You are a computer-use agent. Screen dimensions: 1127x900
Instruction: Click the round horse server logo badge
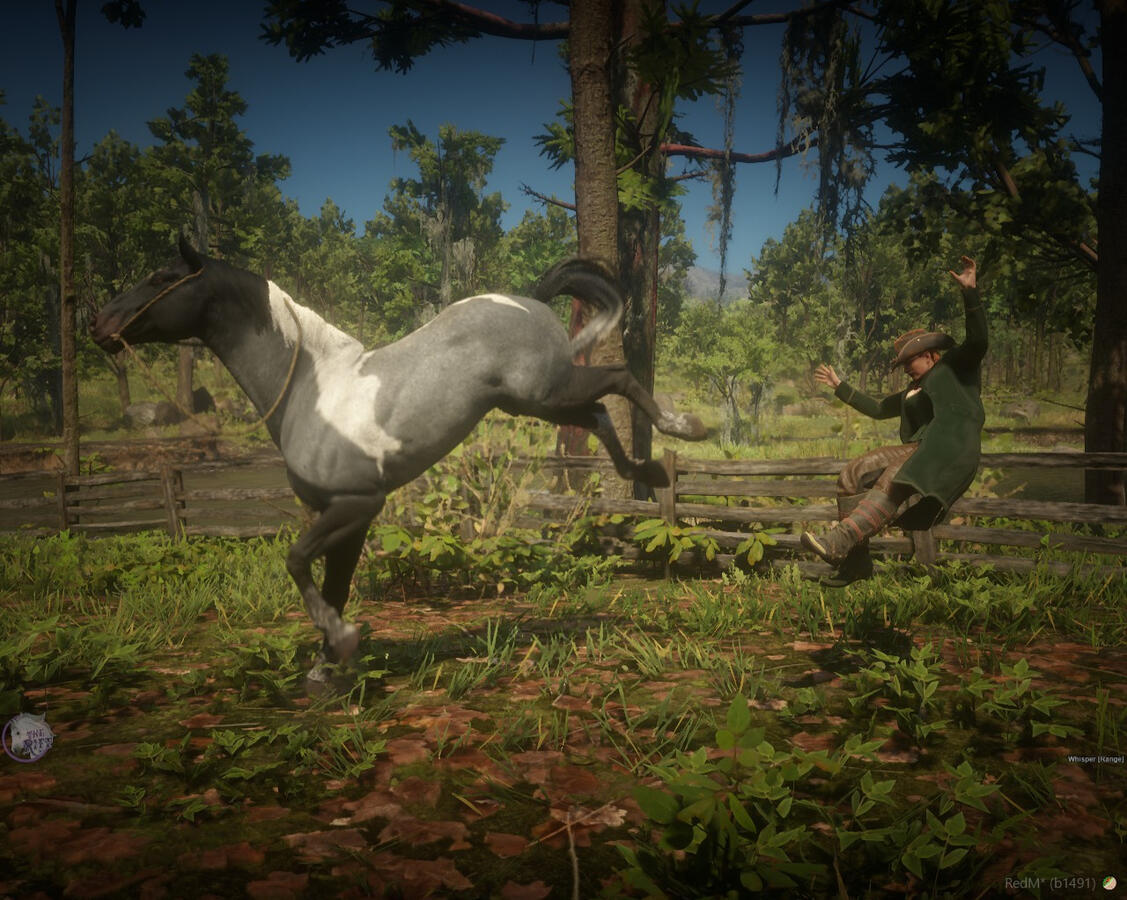point(28,738)
